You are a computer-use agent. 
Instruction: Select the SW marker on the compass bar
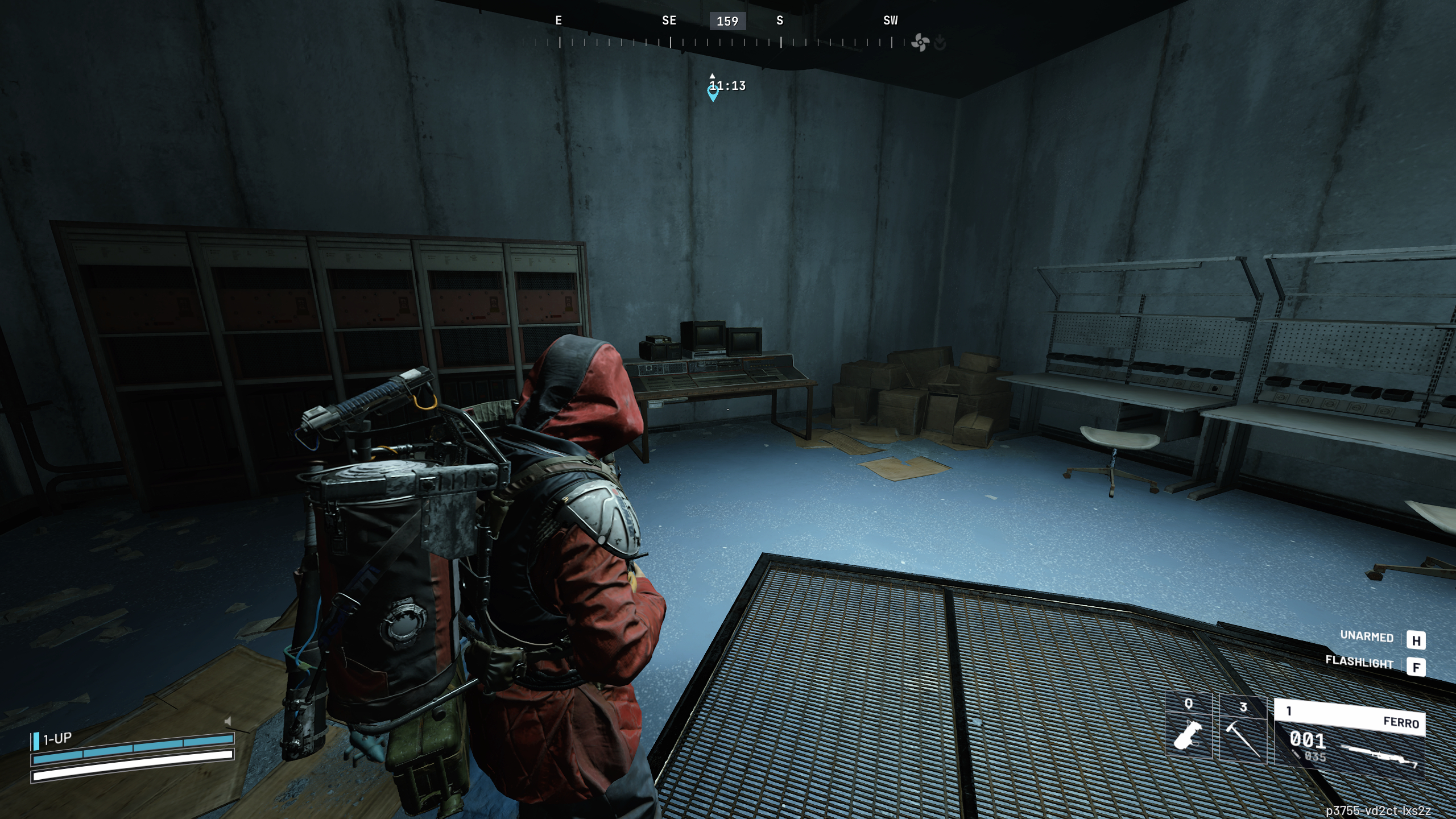pyautogui.click(x=890, y=21)
